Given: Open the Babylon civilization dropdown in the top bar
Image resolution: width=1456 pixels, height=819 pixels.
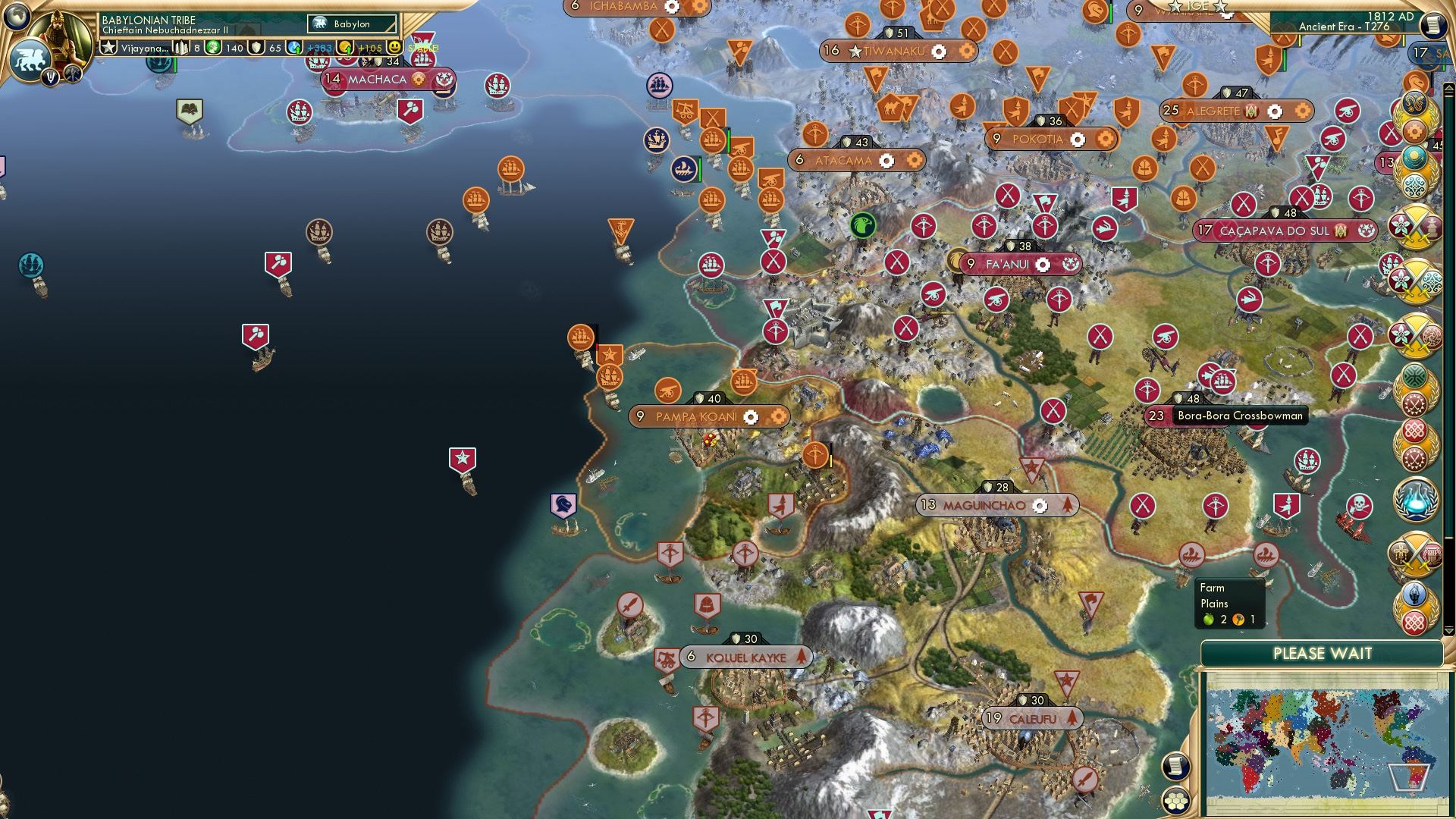Looking at the screenshot, I should click(x=351, y=24).
